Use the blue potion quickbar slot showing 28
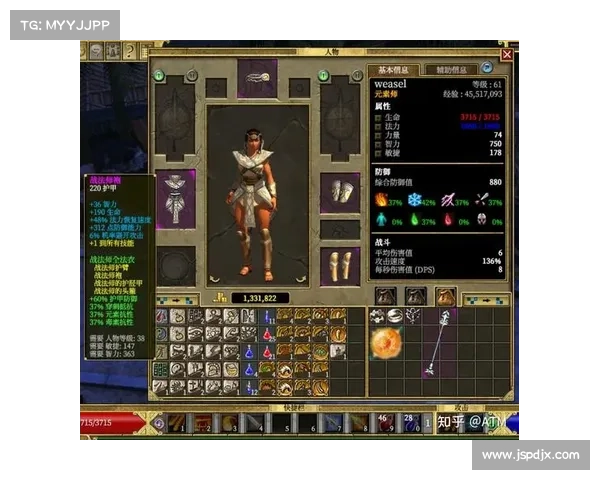Screen dimensions: 600x480 pos(410,423)
